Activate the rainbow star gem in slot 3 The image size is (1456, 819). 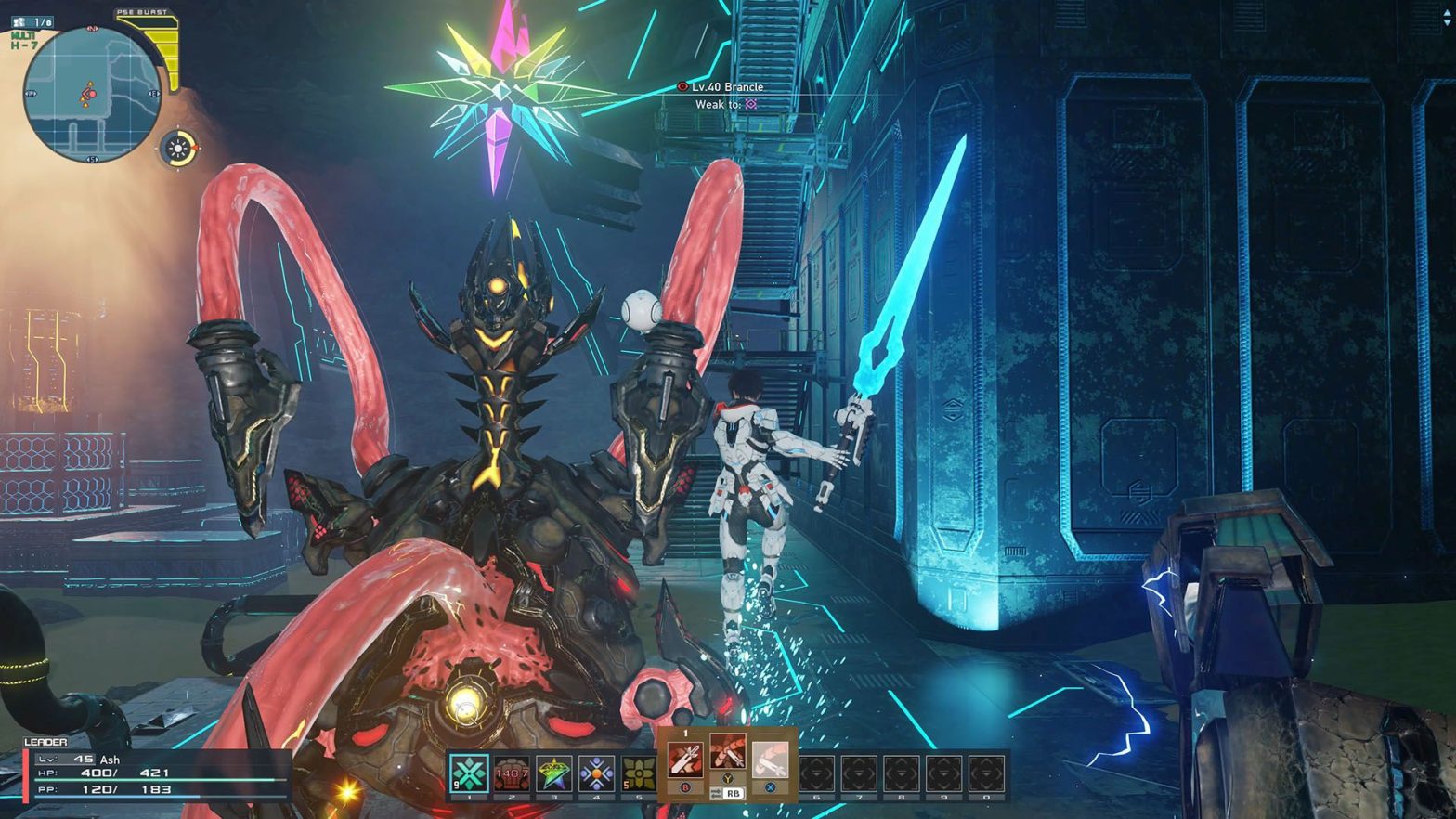point(553,773)
